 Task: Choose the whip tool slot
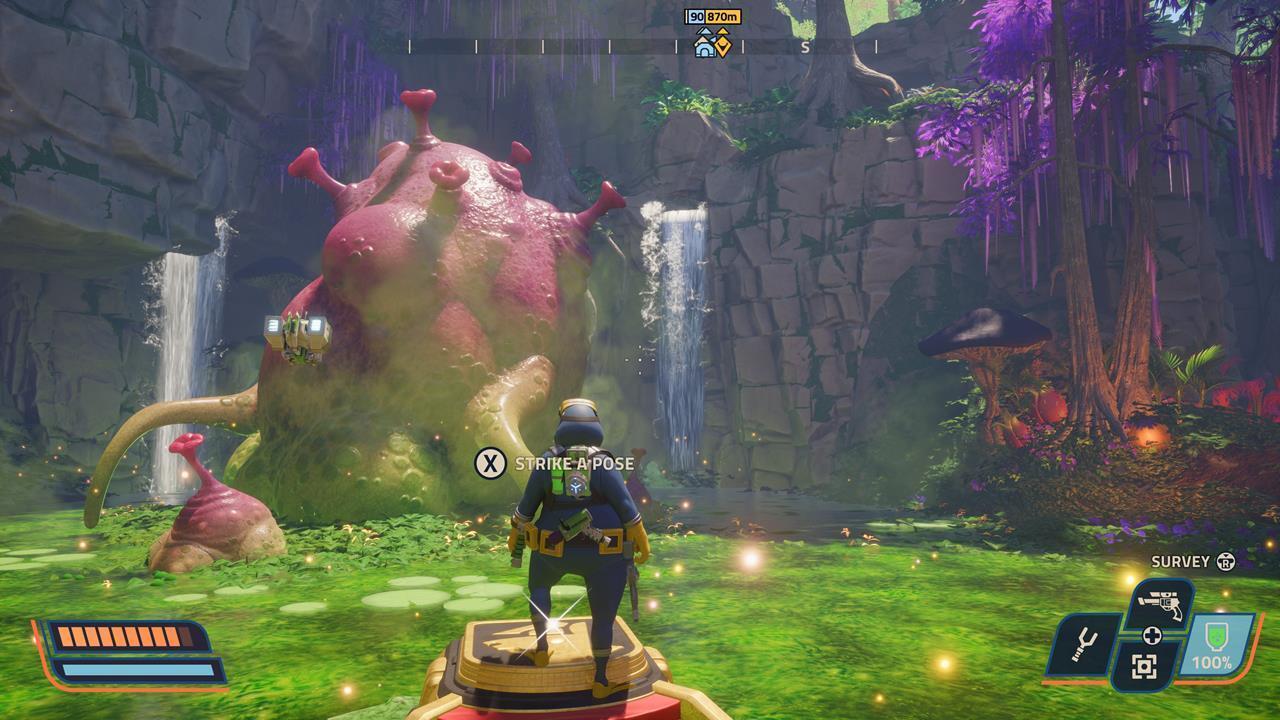1081,646
